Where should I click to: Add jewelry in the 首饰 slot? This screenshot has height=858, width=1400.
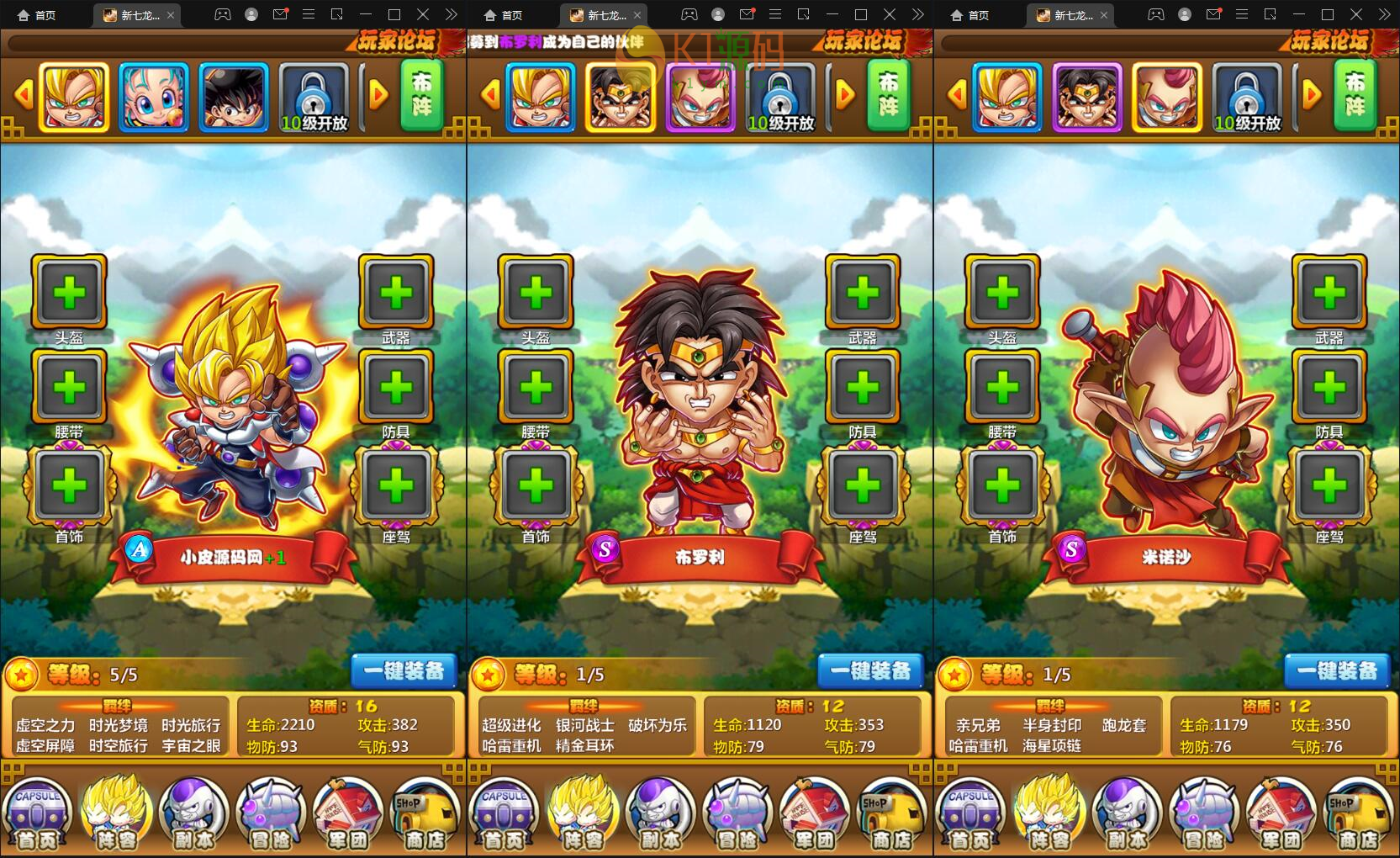(x=69, y=486)
